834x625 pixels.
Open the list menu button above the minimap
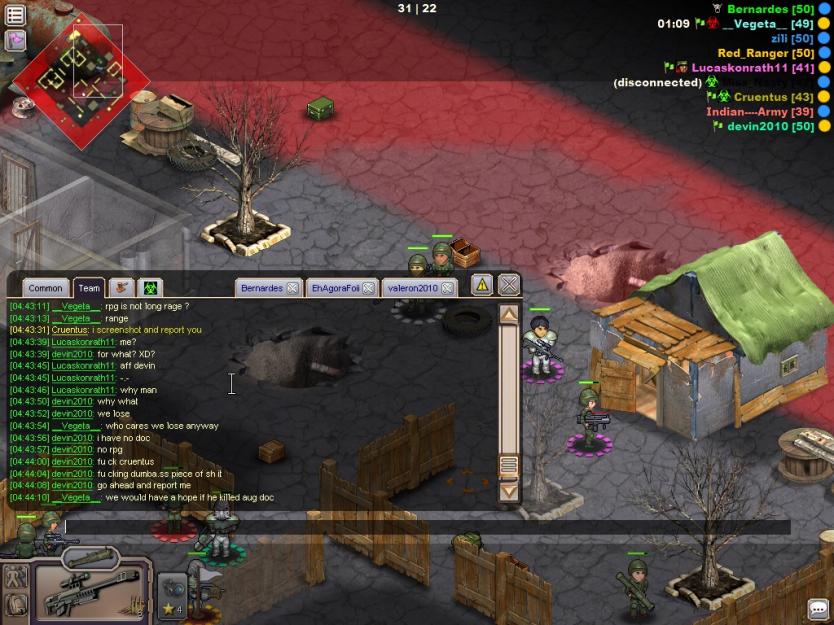[15, 15]
